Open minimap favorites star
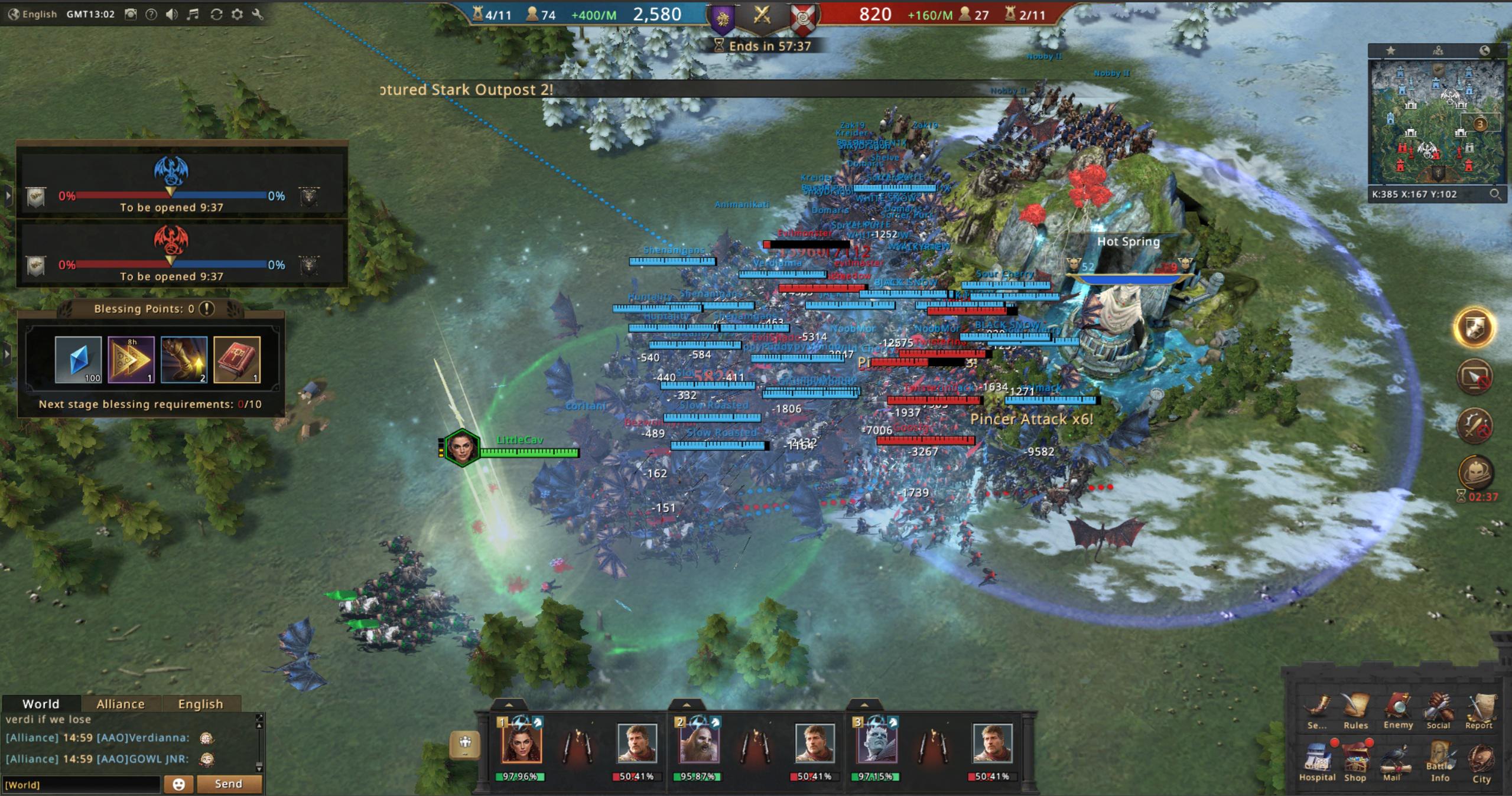1512x796 pixels. [x=1391, y=51]
